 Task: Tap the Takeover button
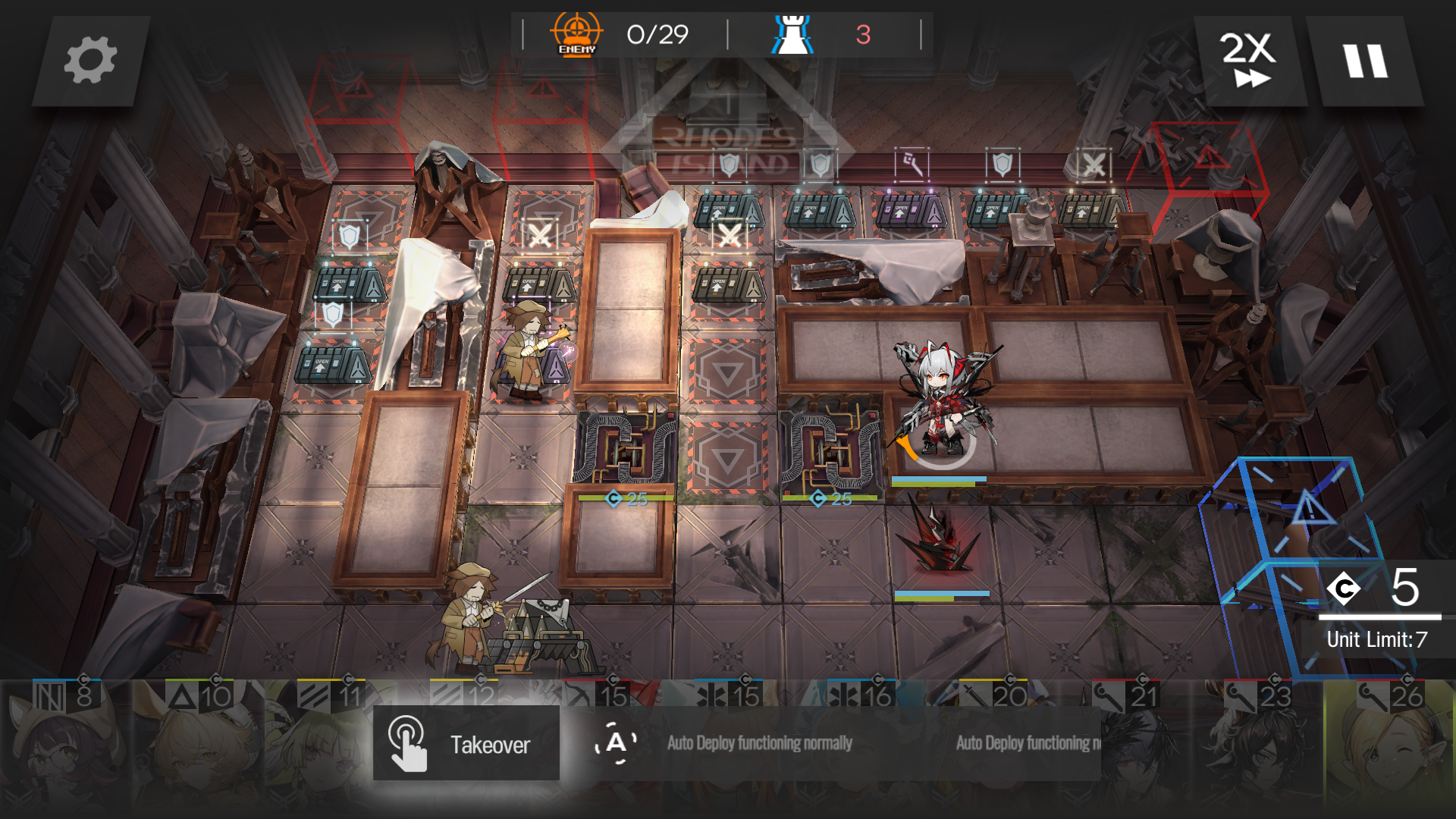coord(466,743)
